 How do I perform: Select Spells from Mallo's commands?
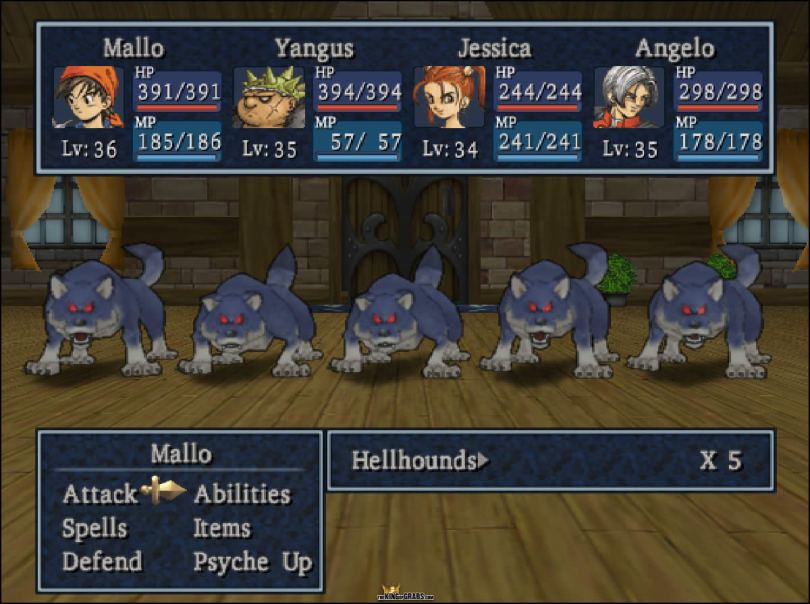click(x=95, y=528)
